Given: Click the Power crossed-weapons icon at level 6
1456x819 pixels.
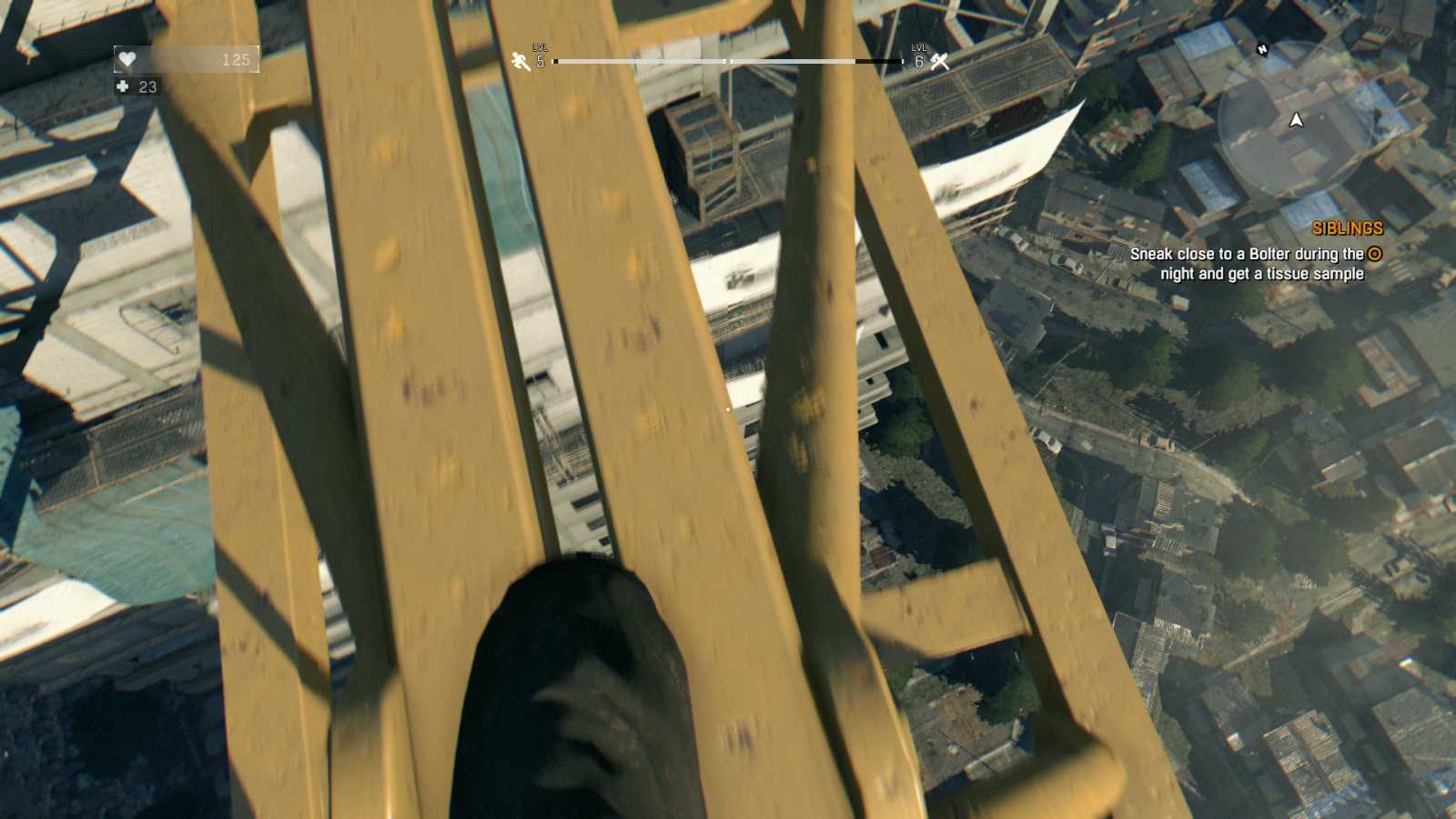Looking at the screenshot, I should tap(939, 64).
